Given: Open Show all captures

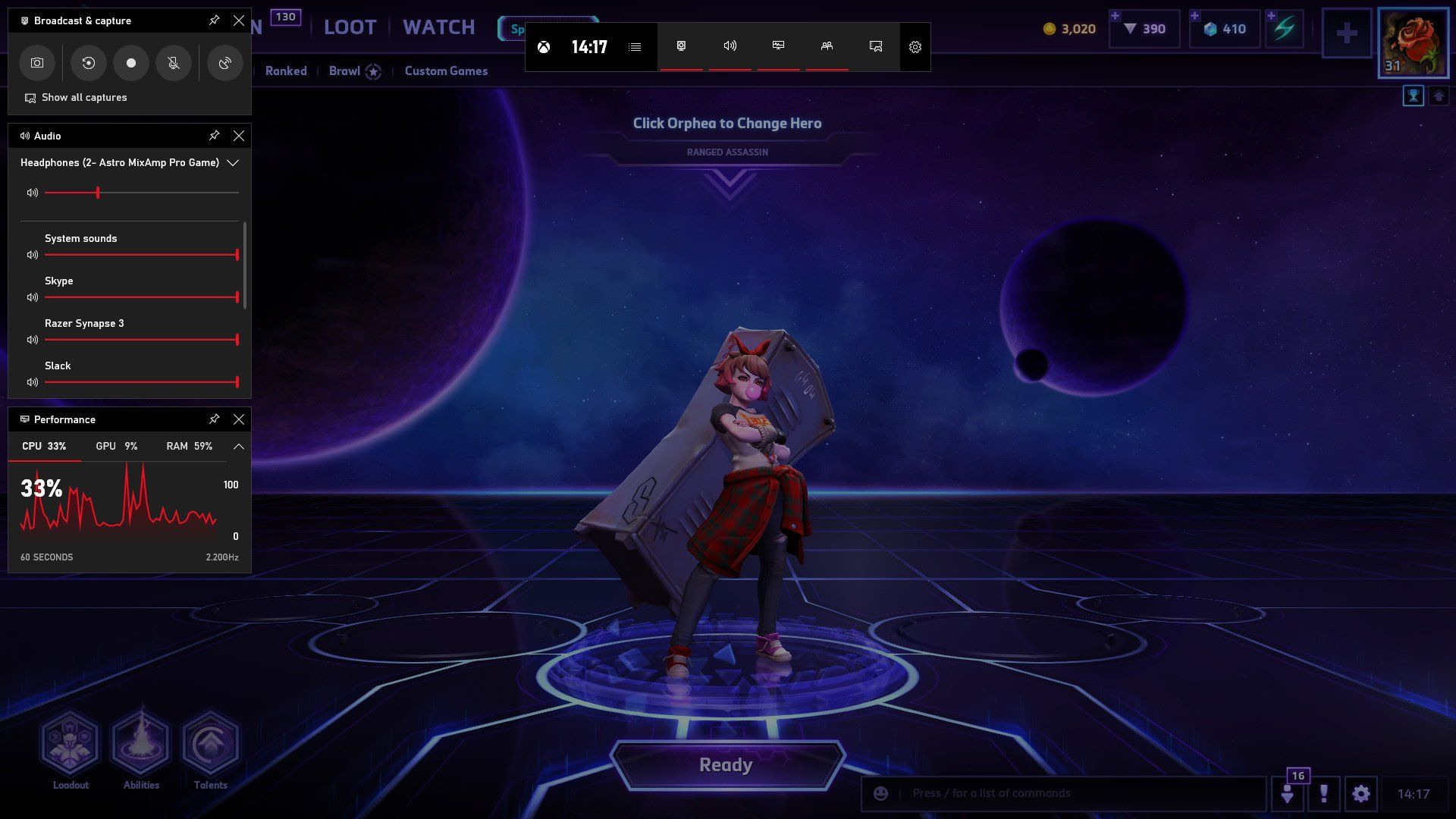Looking at the screenshot, I should (x=83, y=97).
